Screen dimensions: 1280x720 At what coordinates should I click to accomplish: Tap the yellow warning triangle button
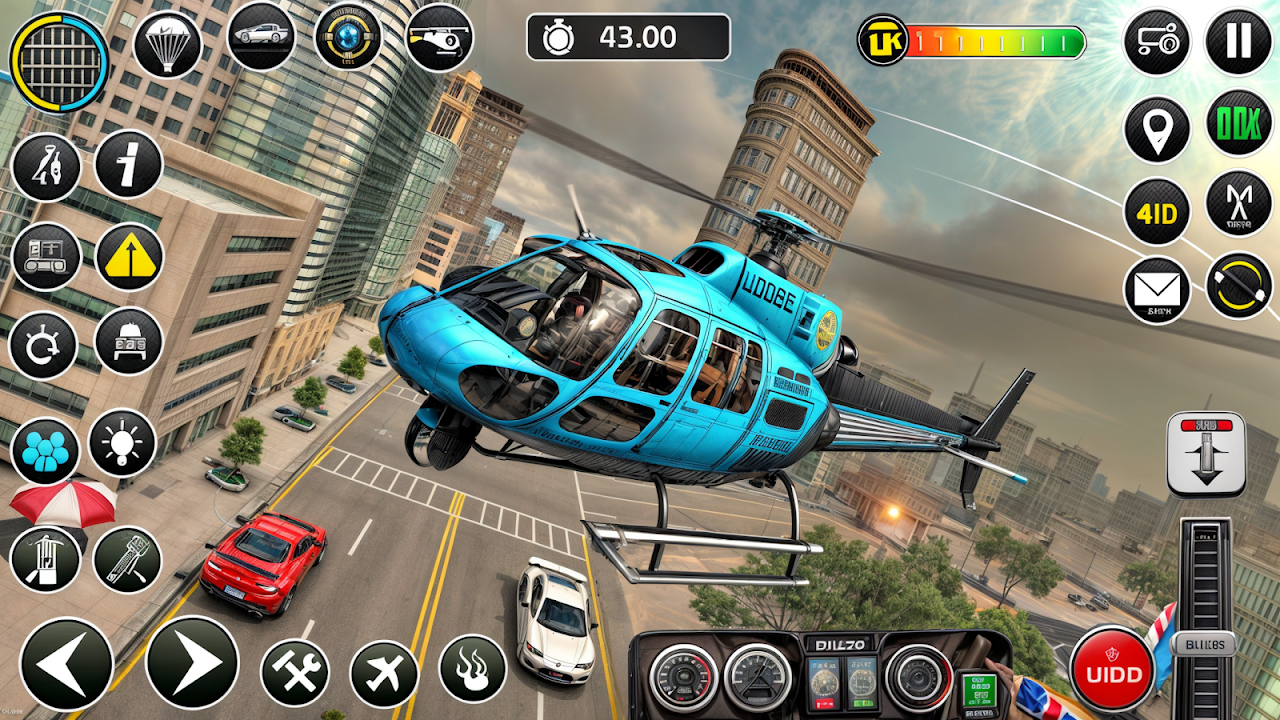point(129,257)
